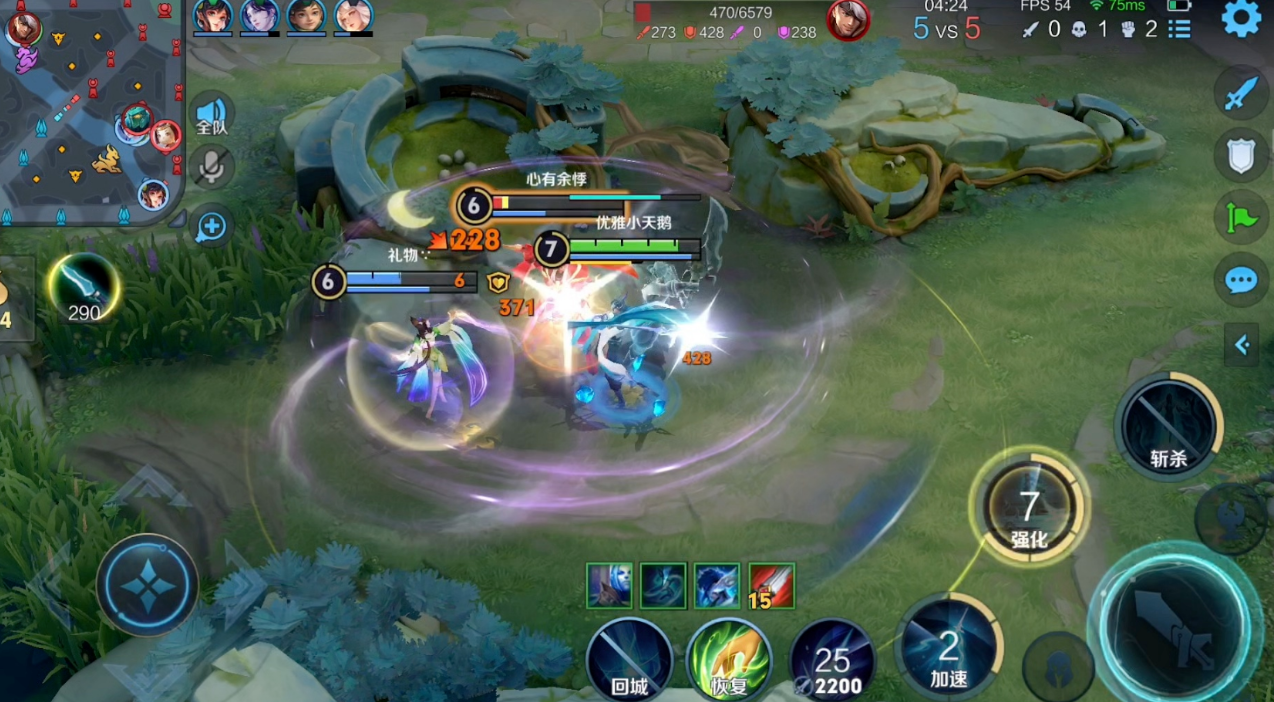The width and height of the screenshot is (1274, 702).
Task: Send a defend signal with the shield icon
Action: point(1241,156)
